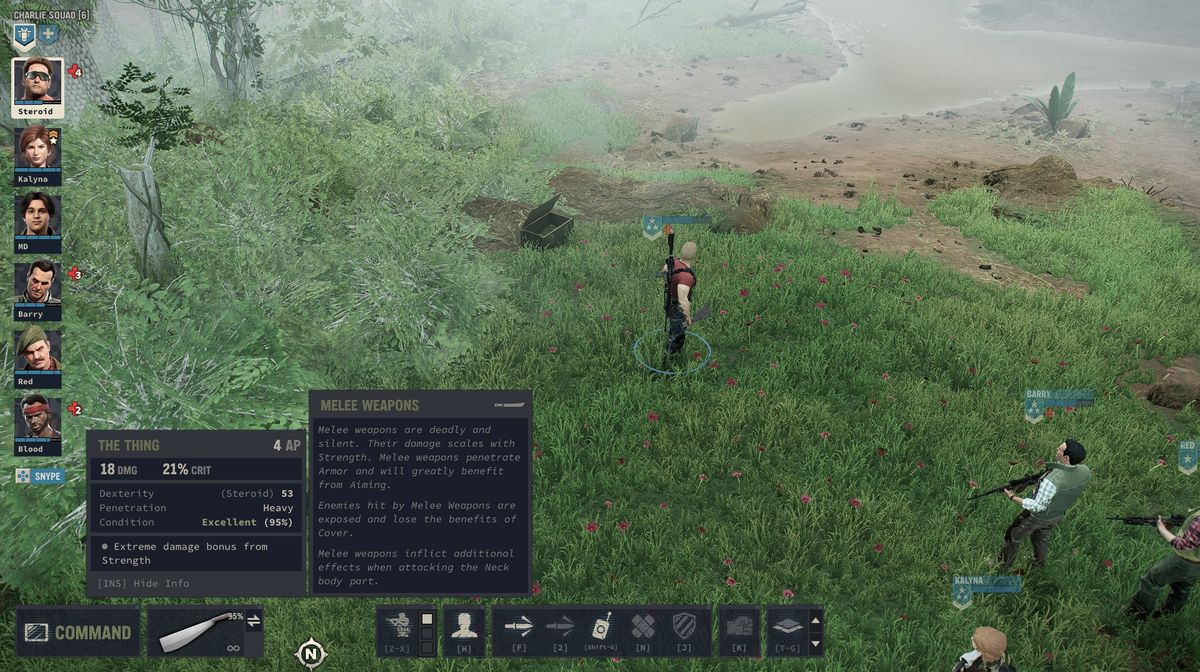Select Blood's portrait
The height and width of the screenshot is (672, 1200).
coord(38,421)
